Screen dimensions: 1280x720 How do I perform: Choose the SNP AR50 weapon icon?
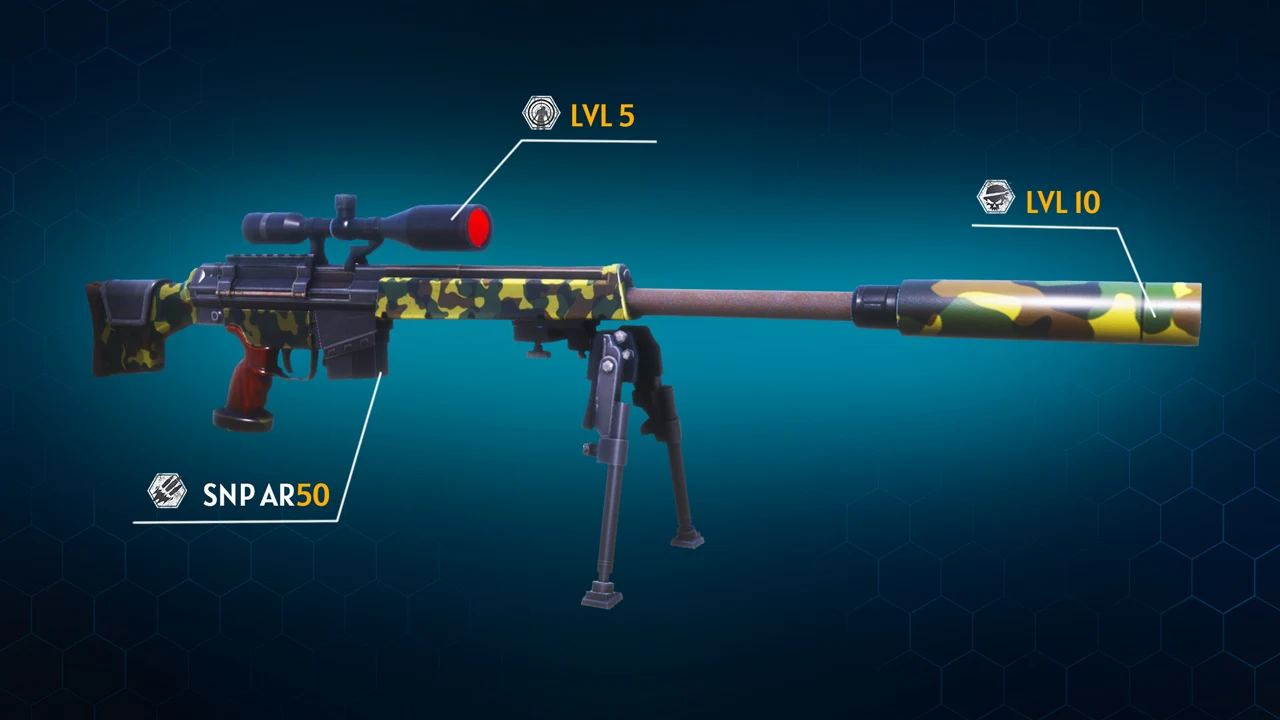click(x=167, y=491)
